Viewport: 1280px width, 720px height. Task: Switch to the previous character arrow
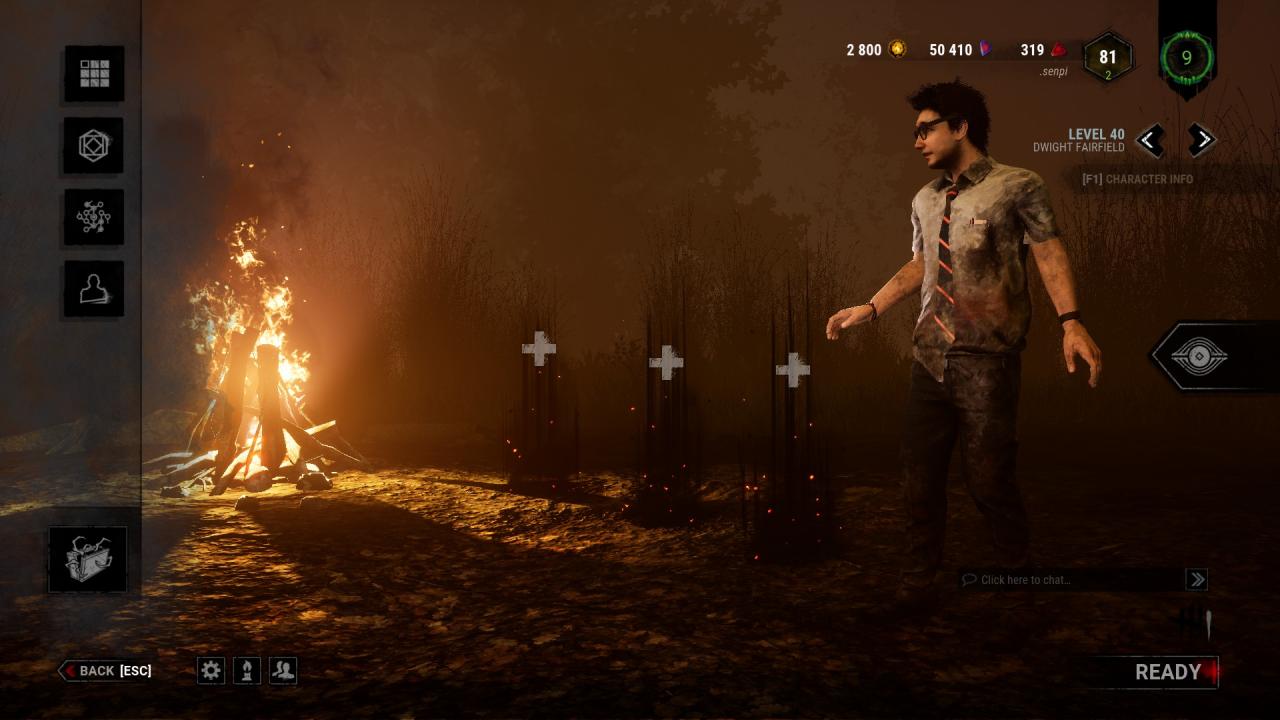[1150, 140]
